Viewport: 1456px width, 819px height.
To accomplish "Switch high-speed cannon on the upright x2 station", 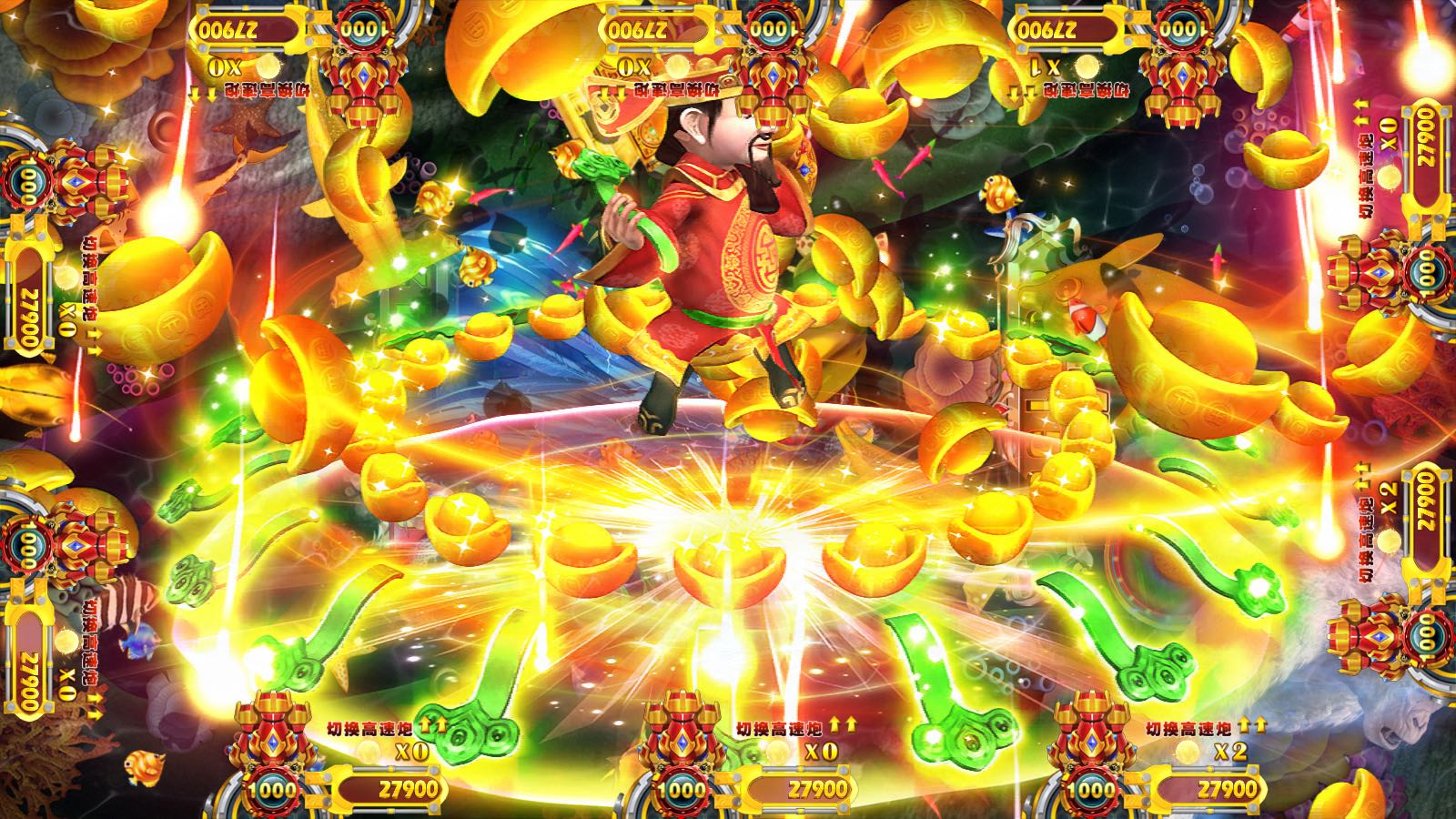I will pos(1188,728).
